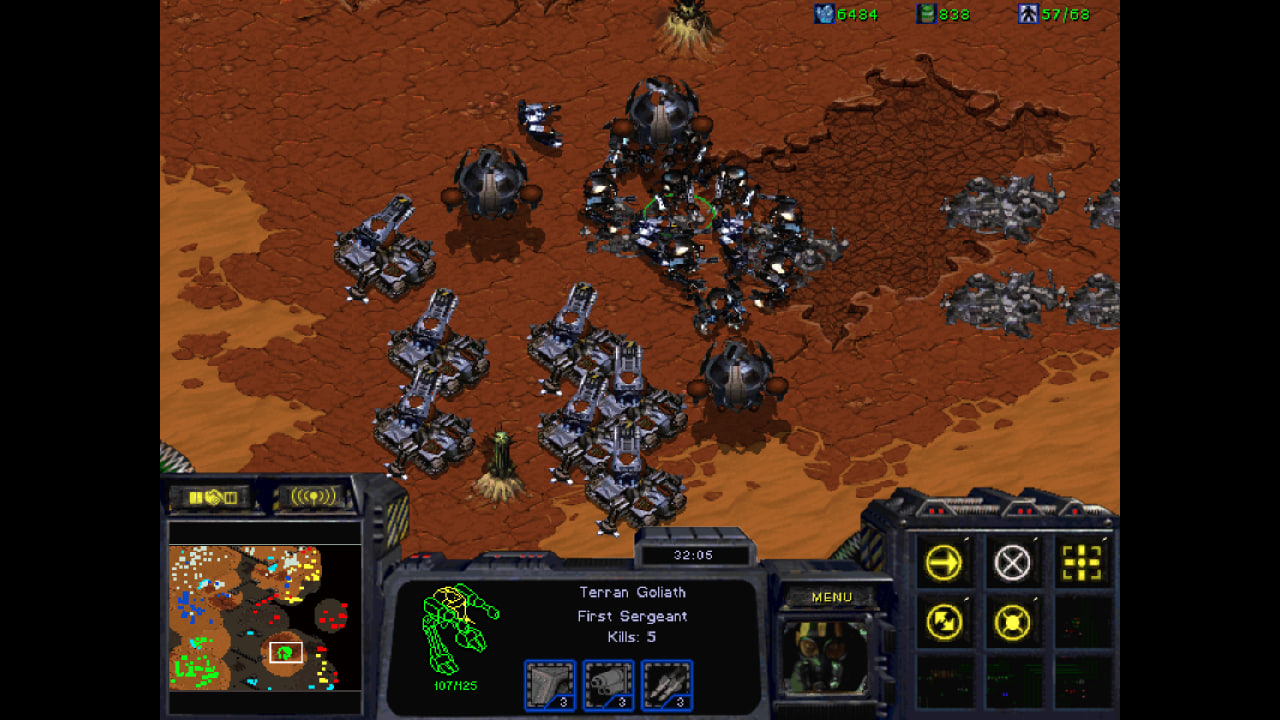This screenshot has height=720, width=1280.
Task: Click the twin autocannons weapon icon
Action: [x=608, y=685]
